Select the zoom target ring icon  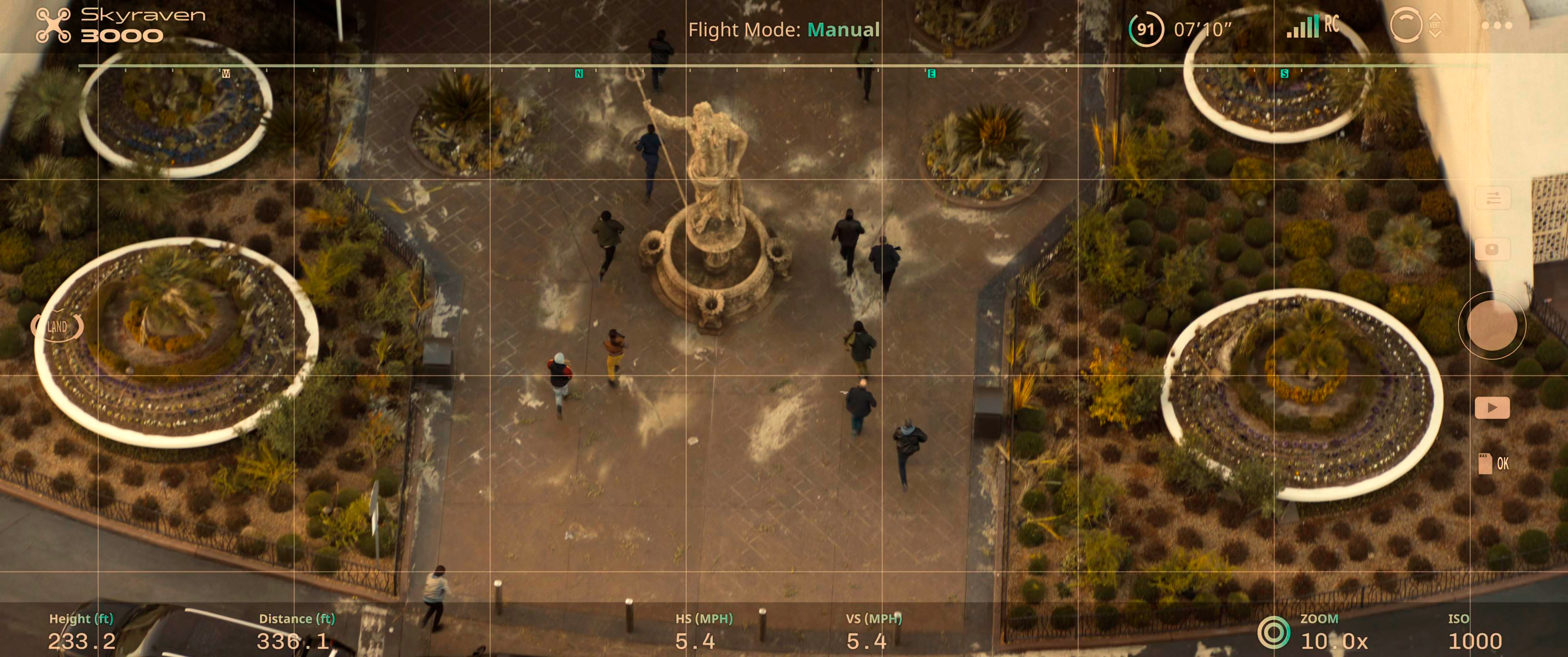pos(1274,632)
